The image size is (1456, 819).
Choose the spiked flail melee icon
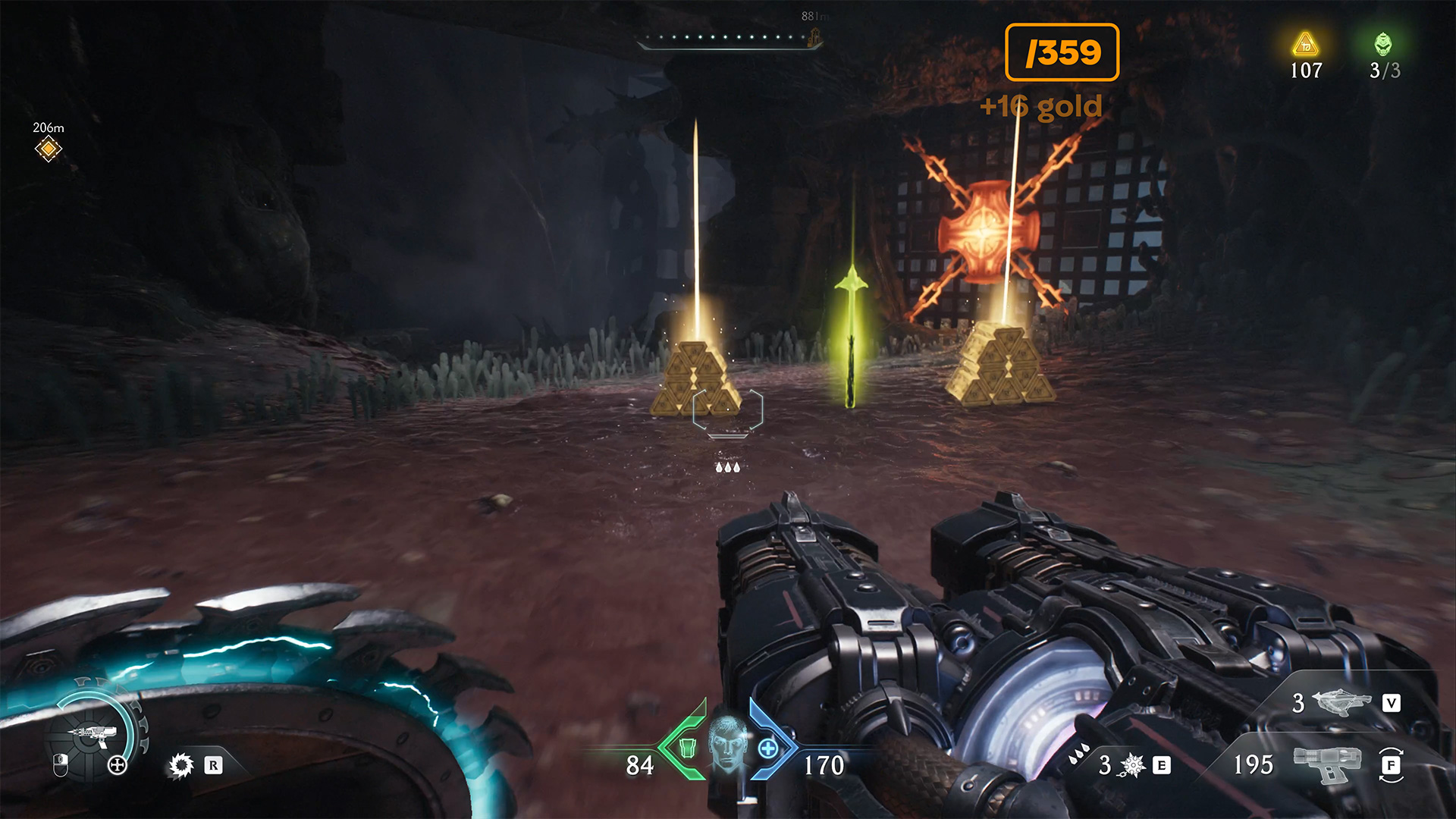coord(1132,765)
